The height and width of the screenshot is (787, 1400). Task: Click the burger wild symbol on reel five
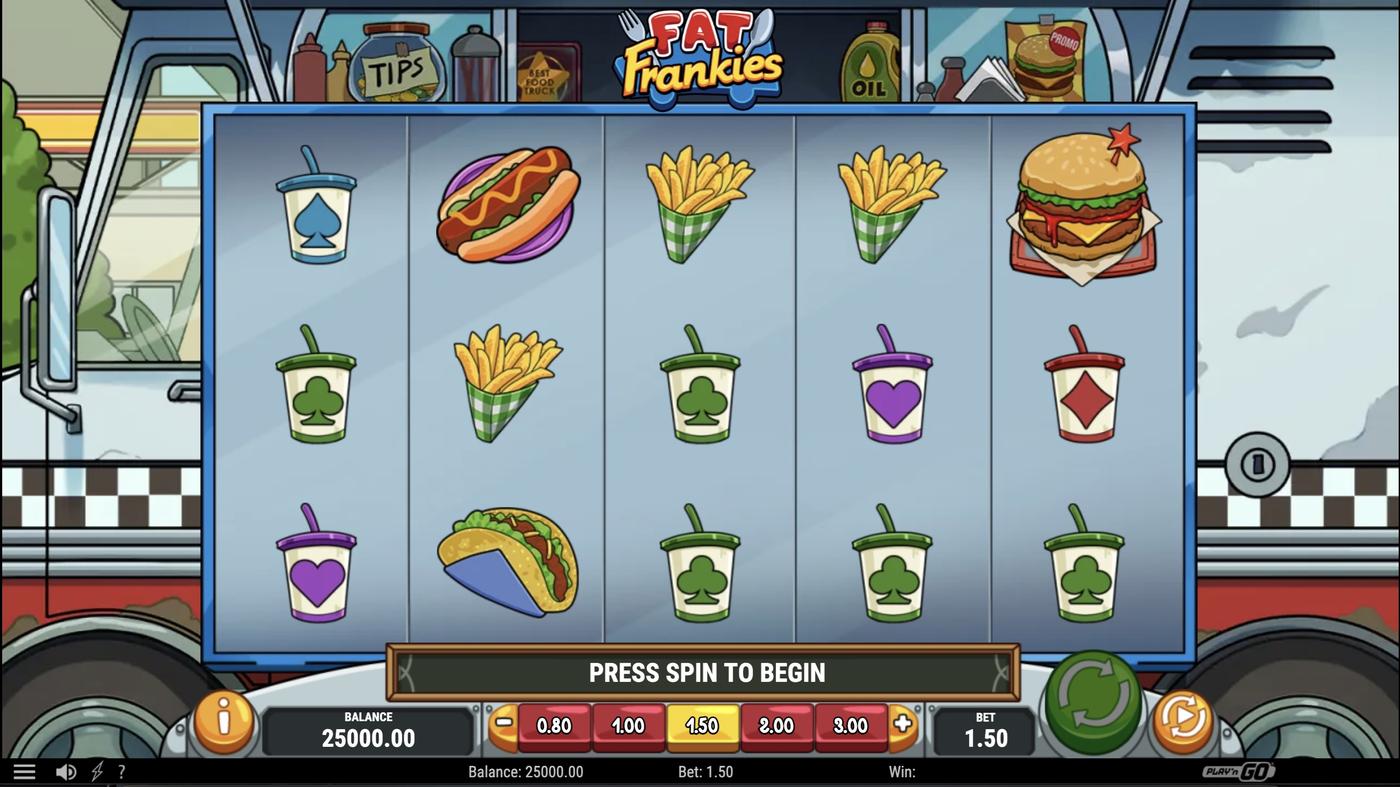(x=1085, y=210)
